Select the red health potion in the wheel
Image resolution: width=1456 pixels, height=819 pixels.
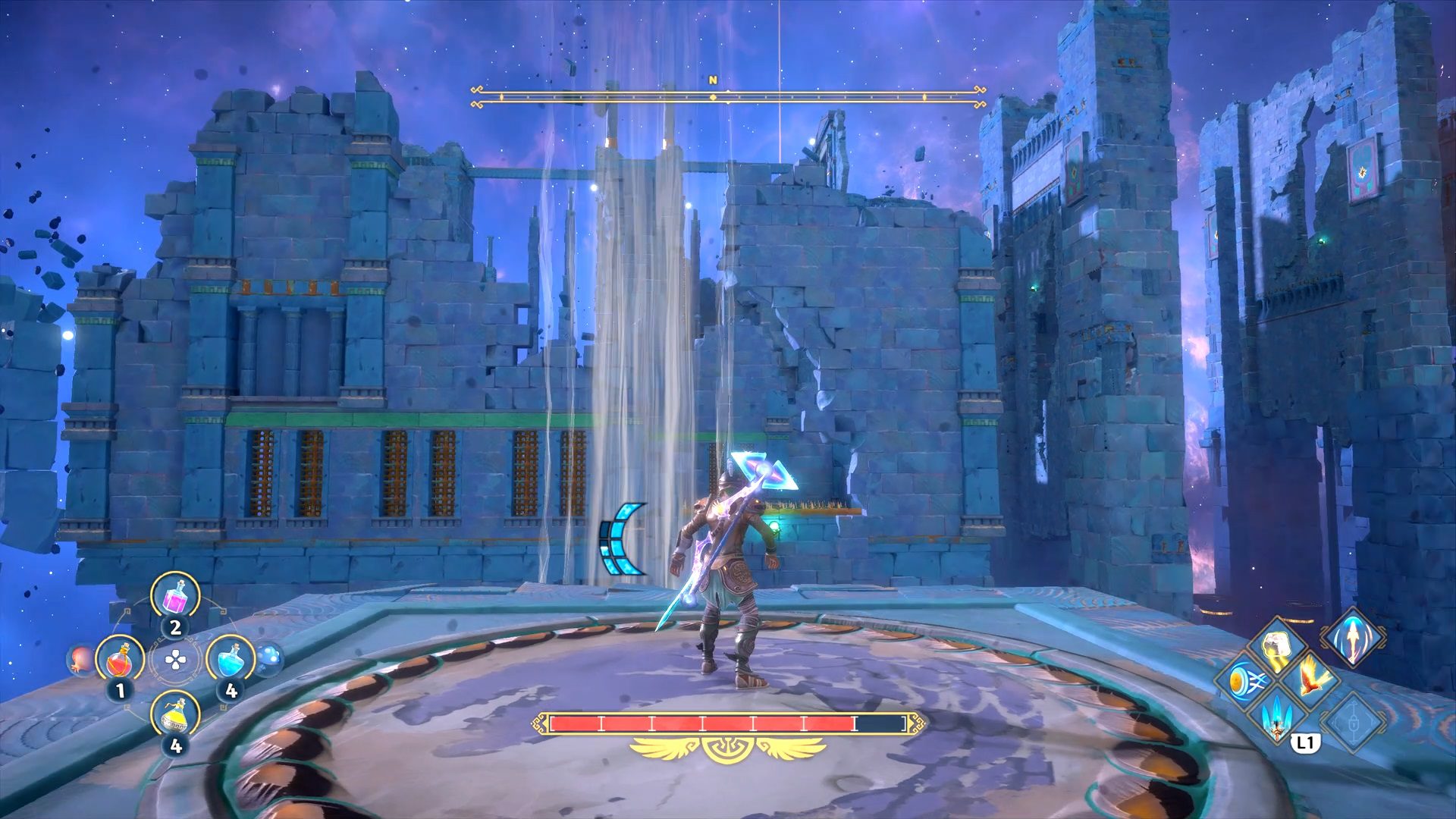pyautogui.click(x=120, y=661)
